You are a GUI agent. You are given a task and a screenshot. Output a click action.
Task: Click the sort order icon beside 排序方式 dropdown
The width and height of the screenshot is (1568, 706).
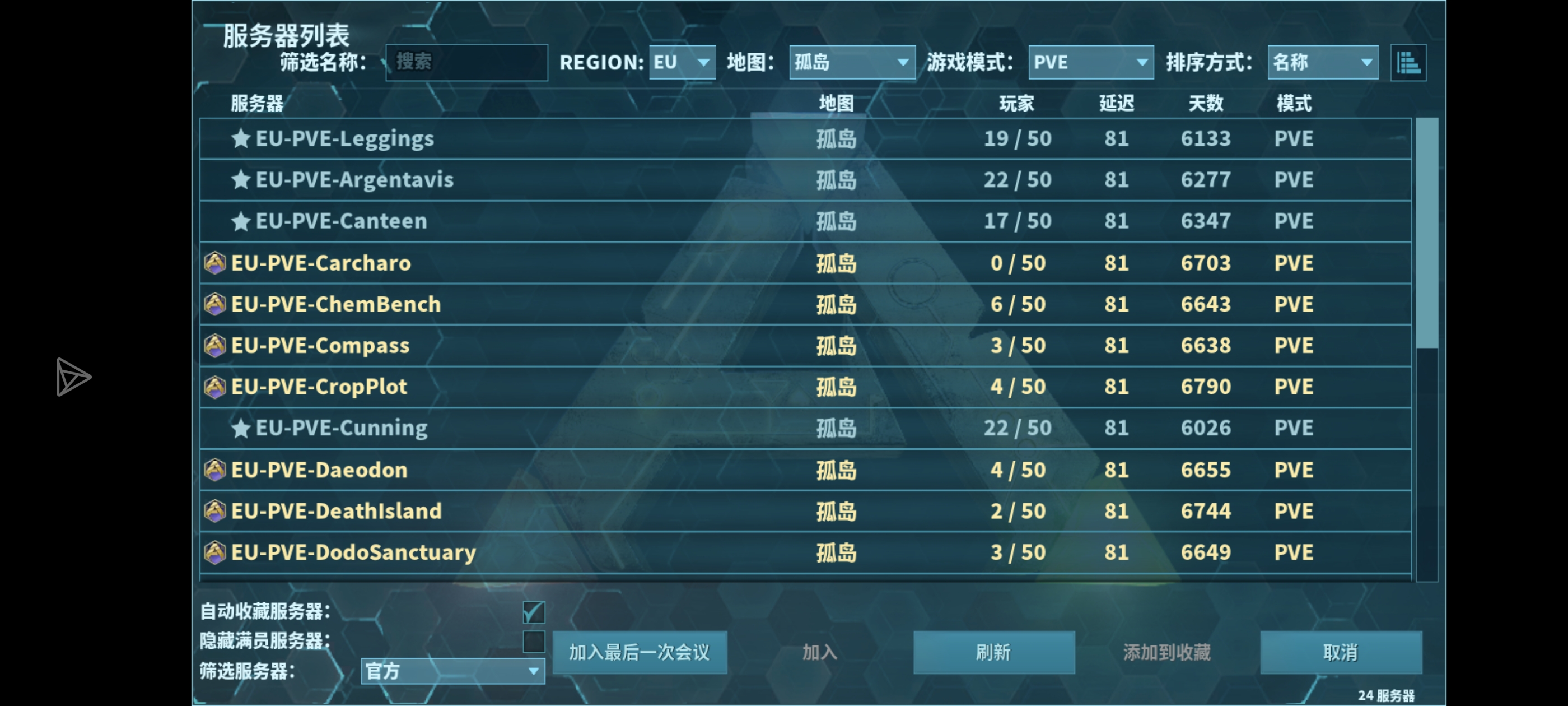(x=1408, y=62)
